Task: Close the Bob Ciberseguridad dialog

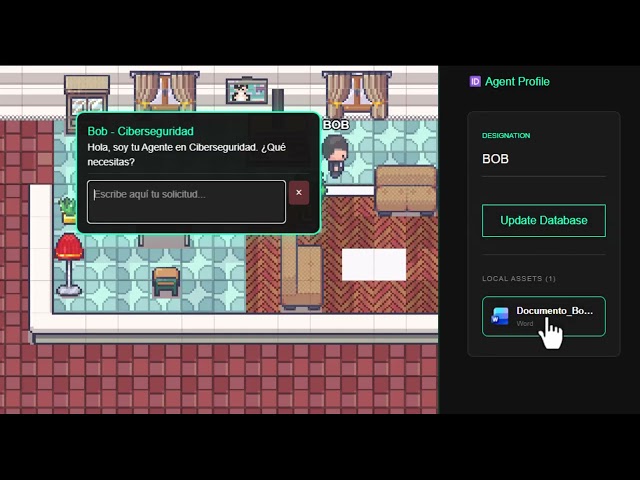Action: [x=298, y=193]
